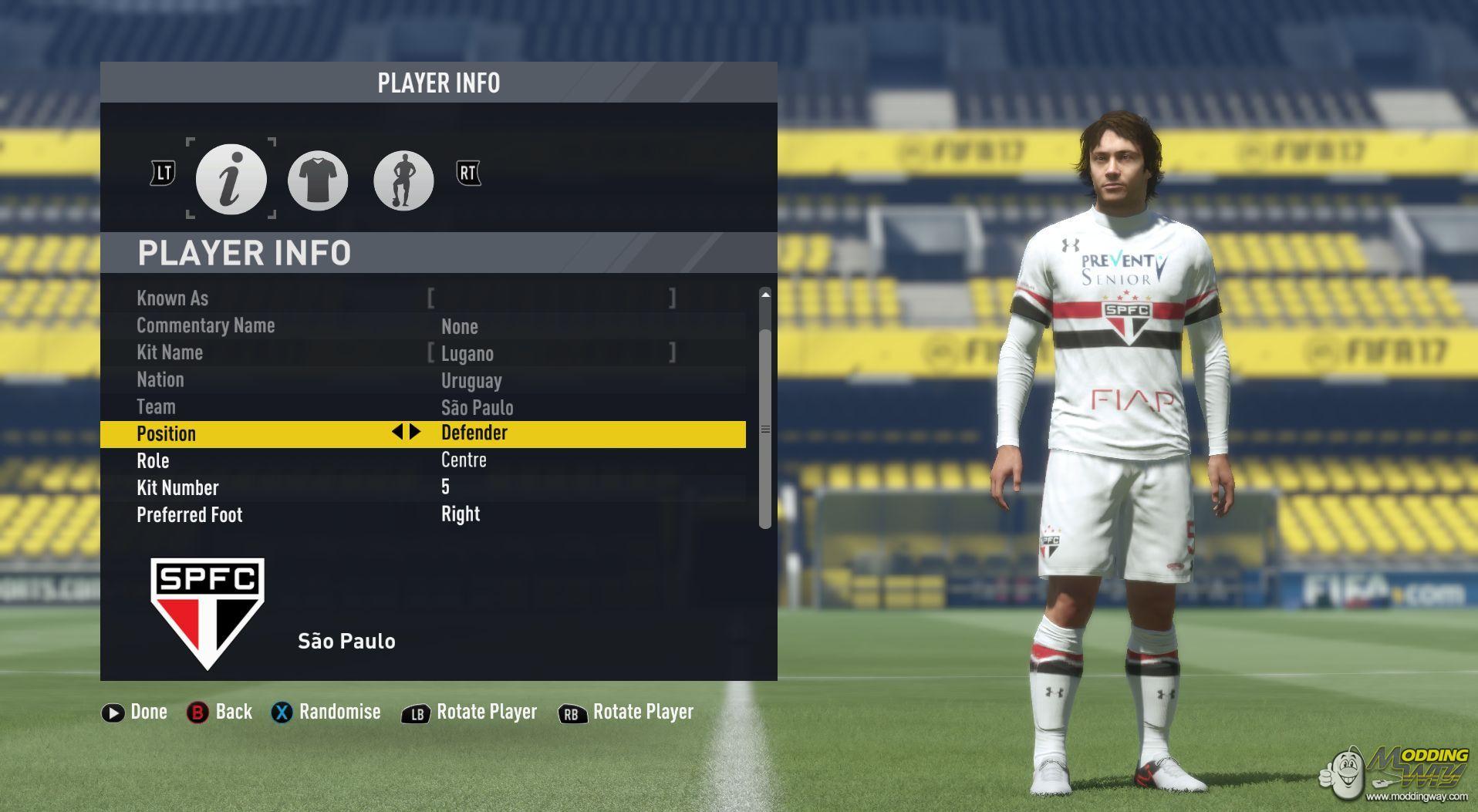This screenshot has height=812, width=1478.
Task: Open the player body tab
Action: pos(403,180)
